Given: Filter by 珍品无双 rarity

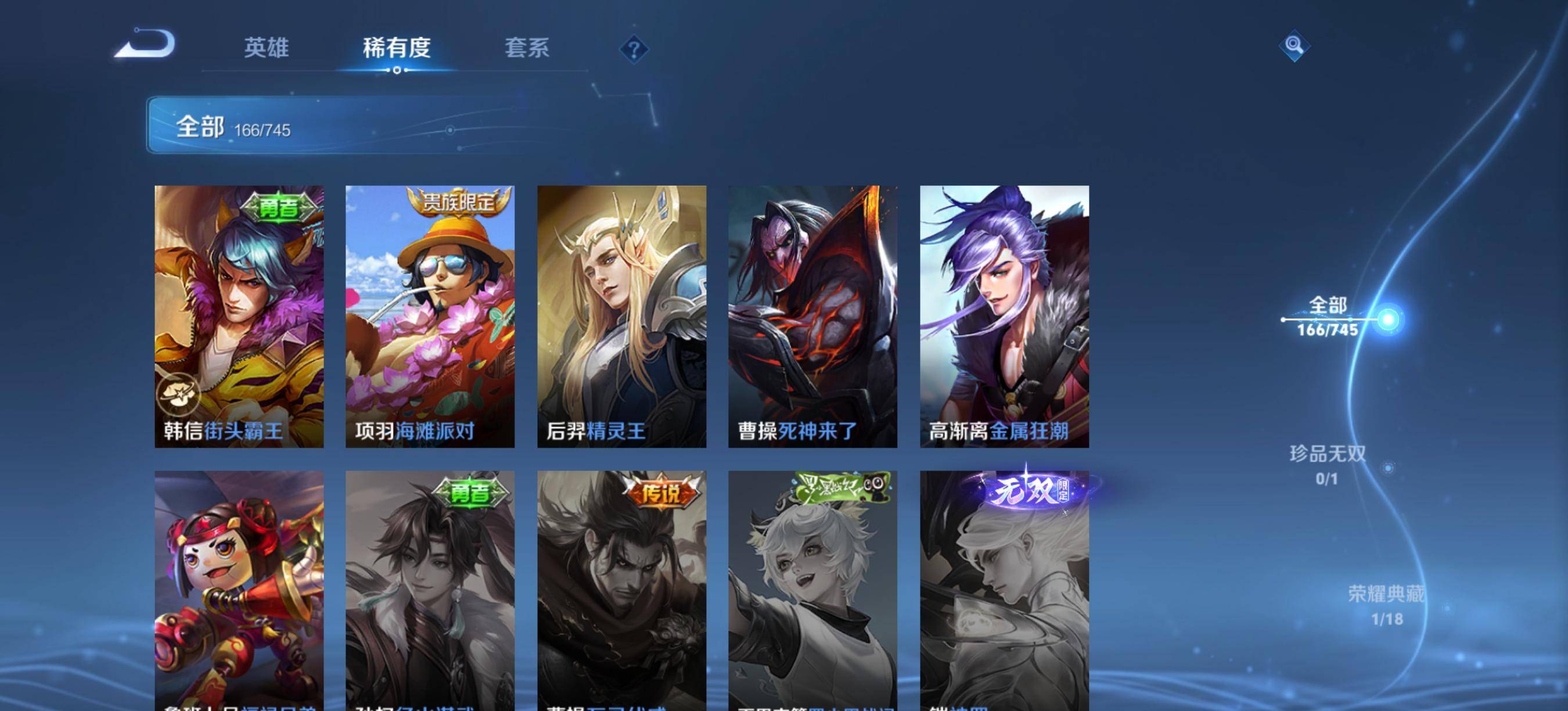Looking at the screenshot, I should tap(1328, 465).
